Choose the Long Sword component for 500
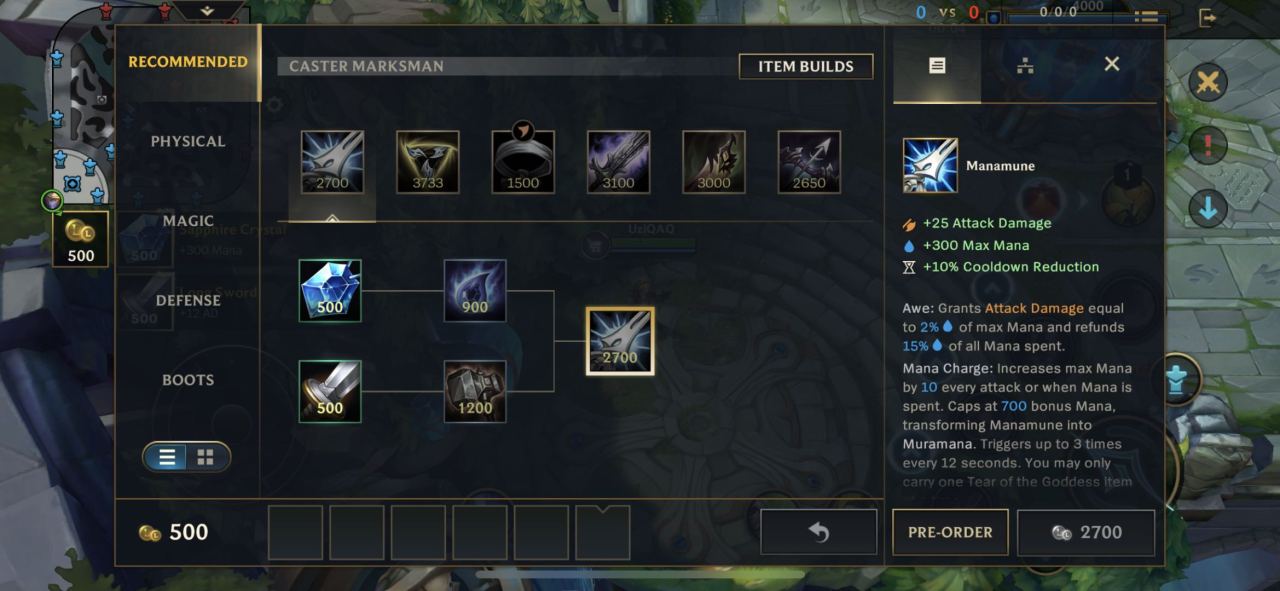 [x=330, y=391]
